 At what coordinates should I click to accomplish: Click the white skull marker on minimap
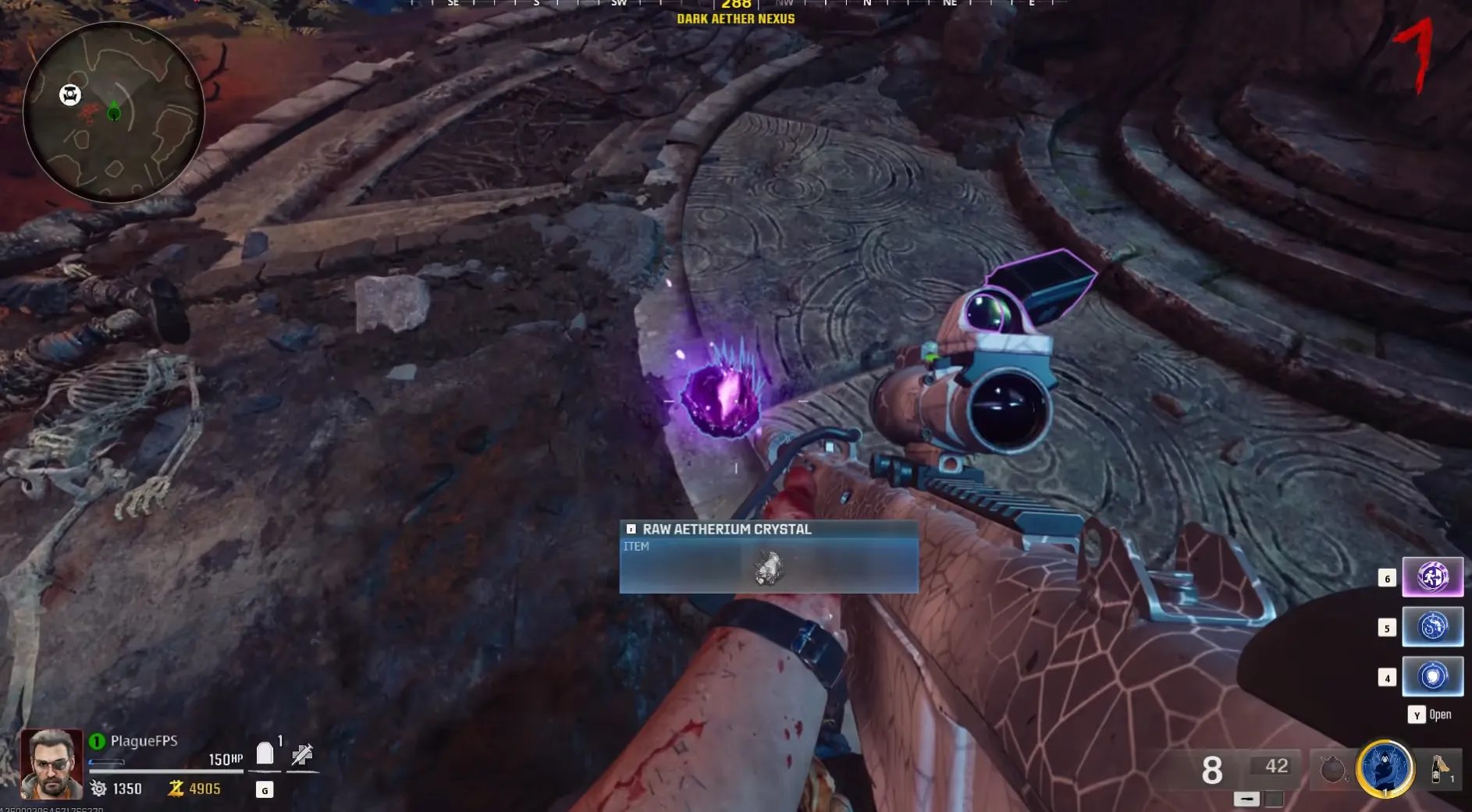click(70, 95)
